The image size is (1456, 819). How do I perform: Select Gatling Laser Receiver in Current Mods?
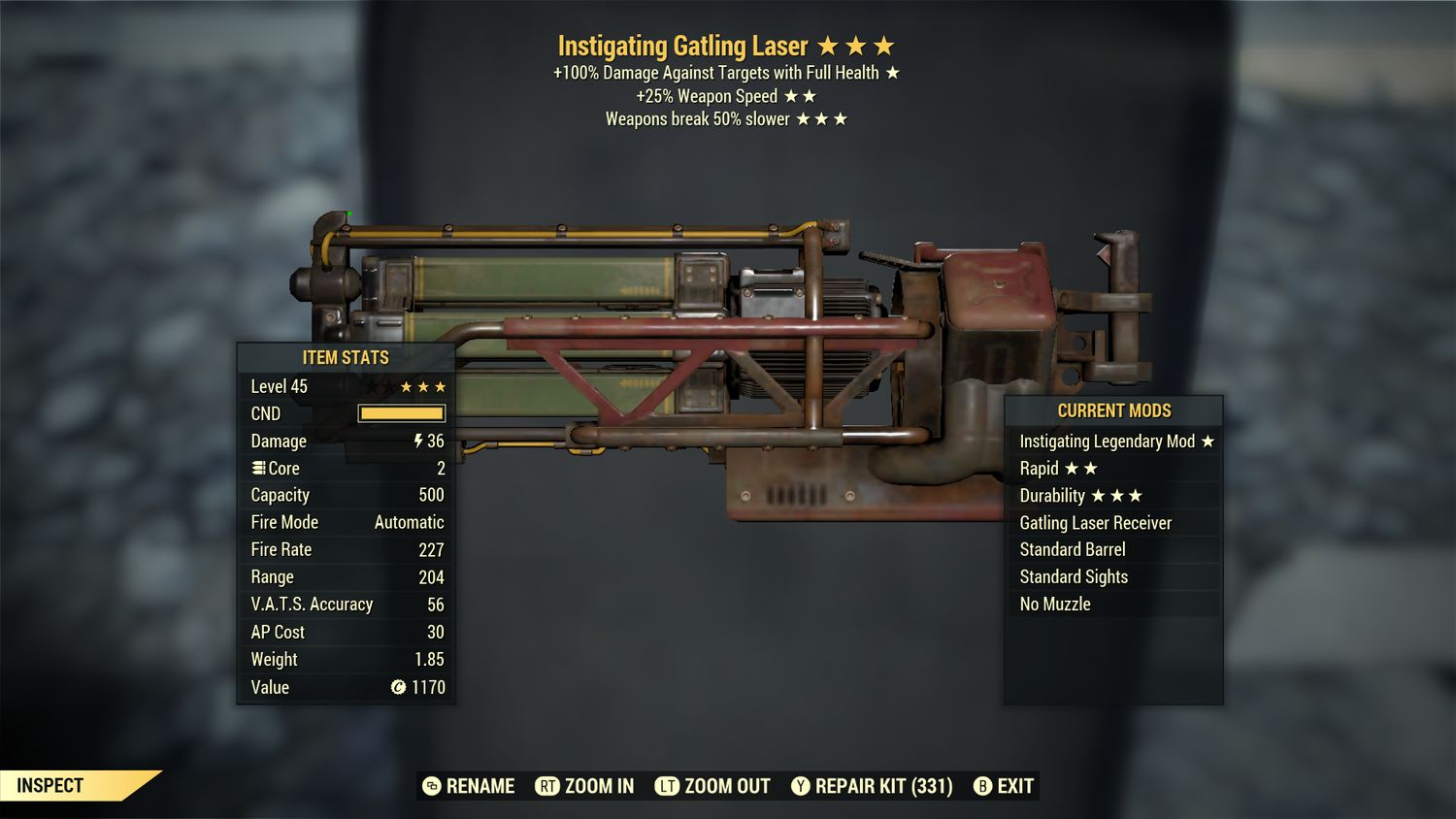1096,522
